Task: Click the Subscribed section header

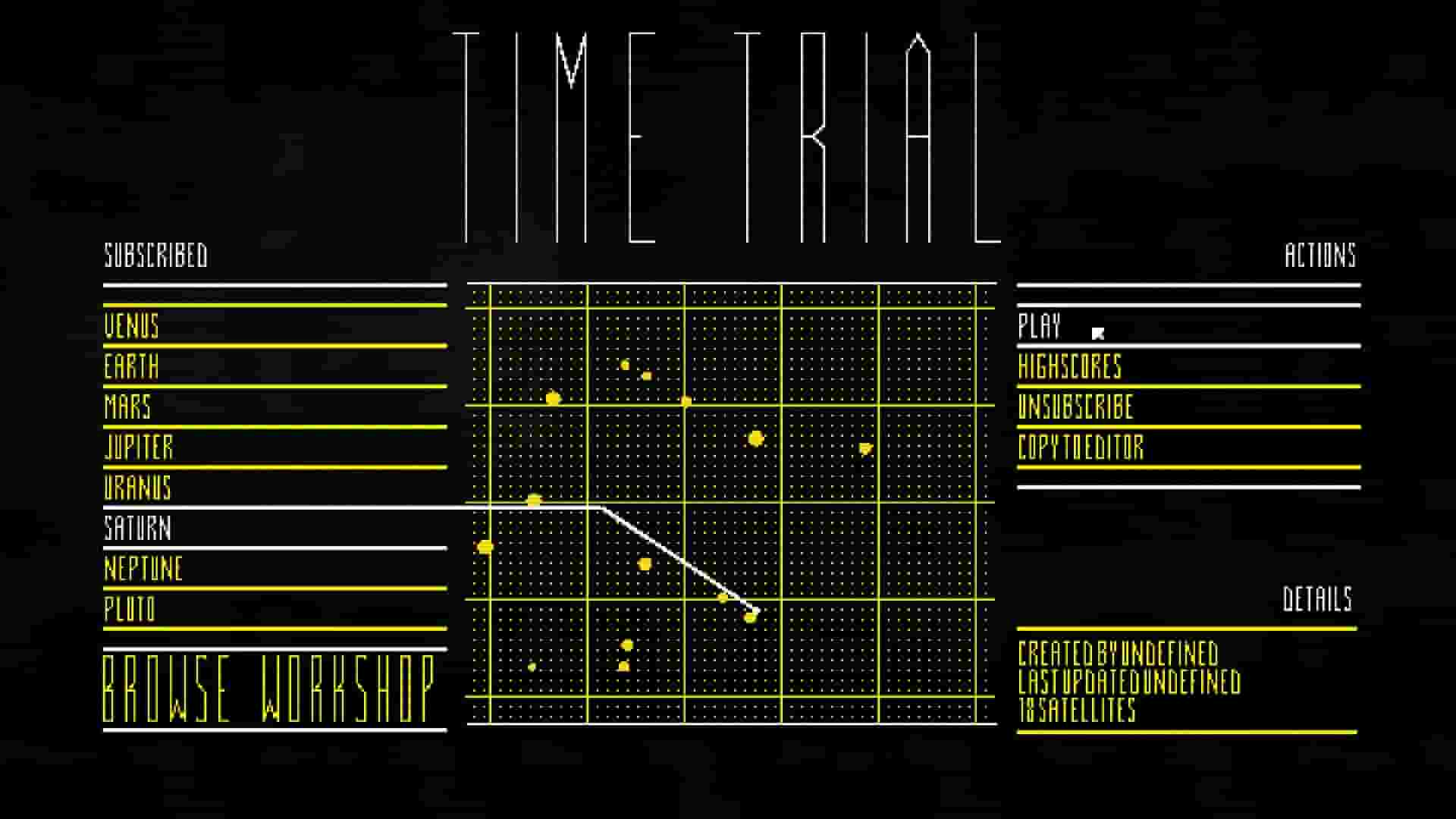Action: pos(155,256)
